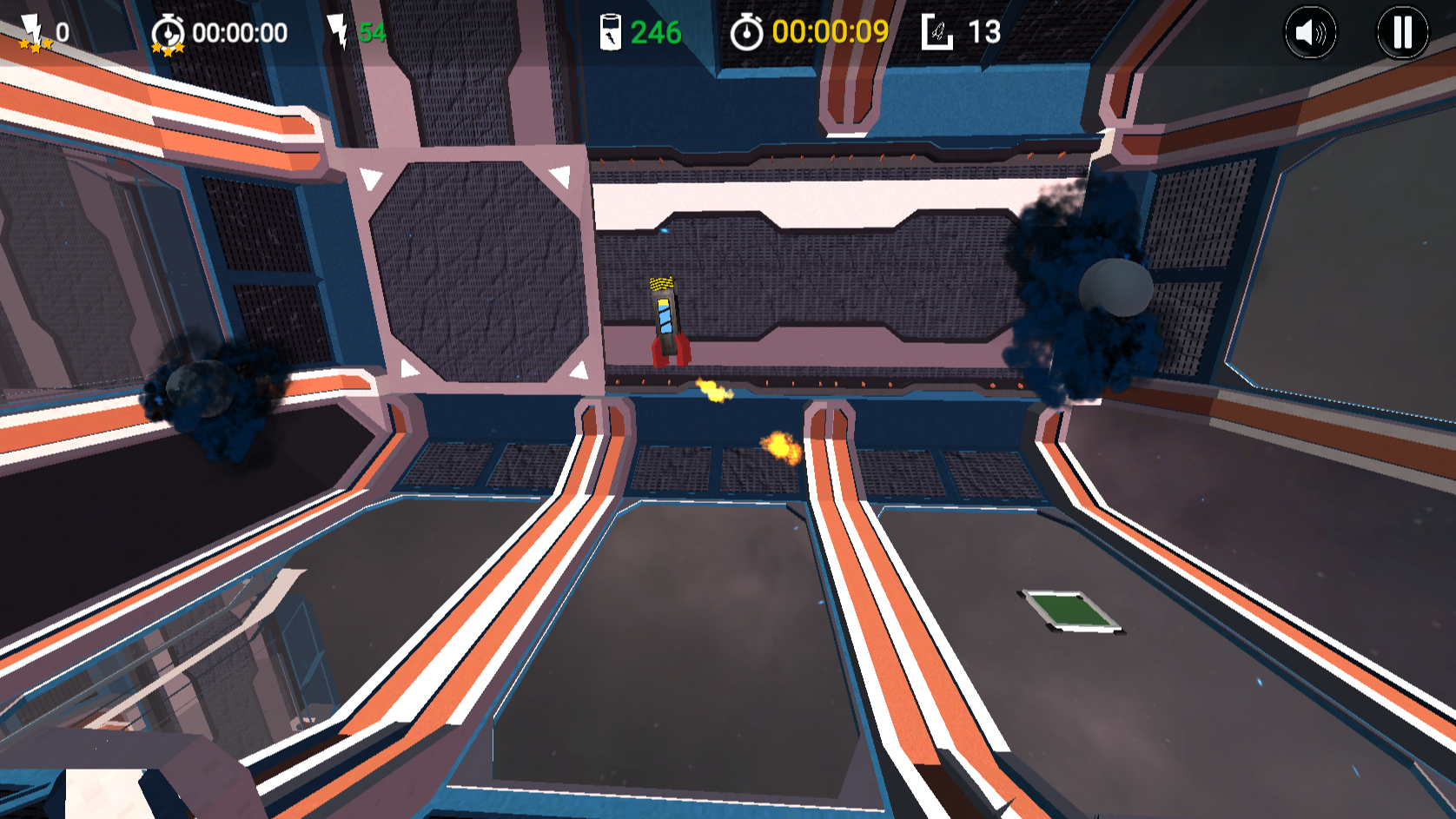Click the speaker icon
The width and height of the screenshot is (1456, 819).
point(1313,32)
